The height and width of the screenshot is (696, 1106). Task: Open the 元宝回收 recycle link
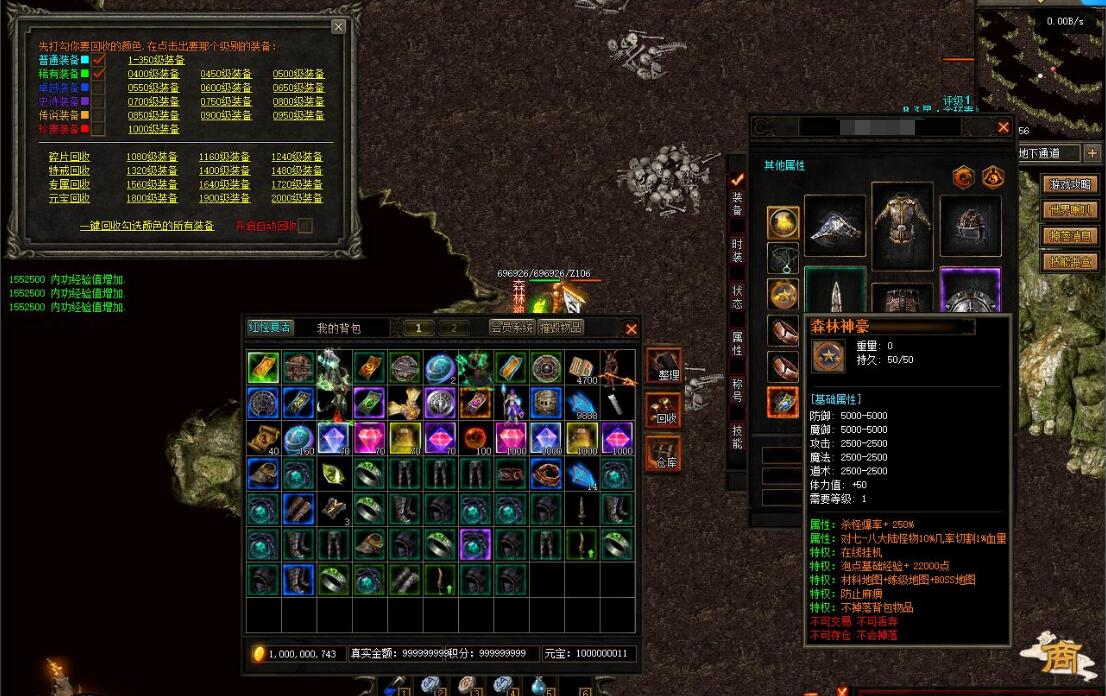69,198
